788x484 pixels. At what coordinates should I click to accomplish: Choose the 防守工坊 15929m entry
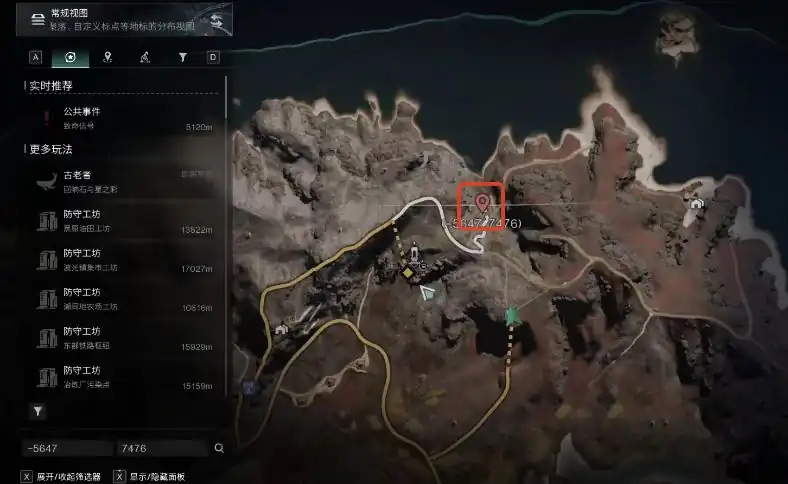tap(120, 338)
